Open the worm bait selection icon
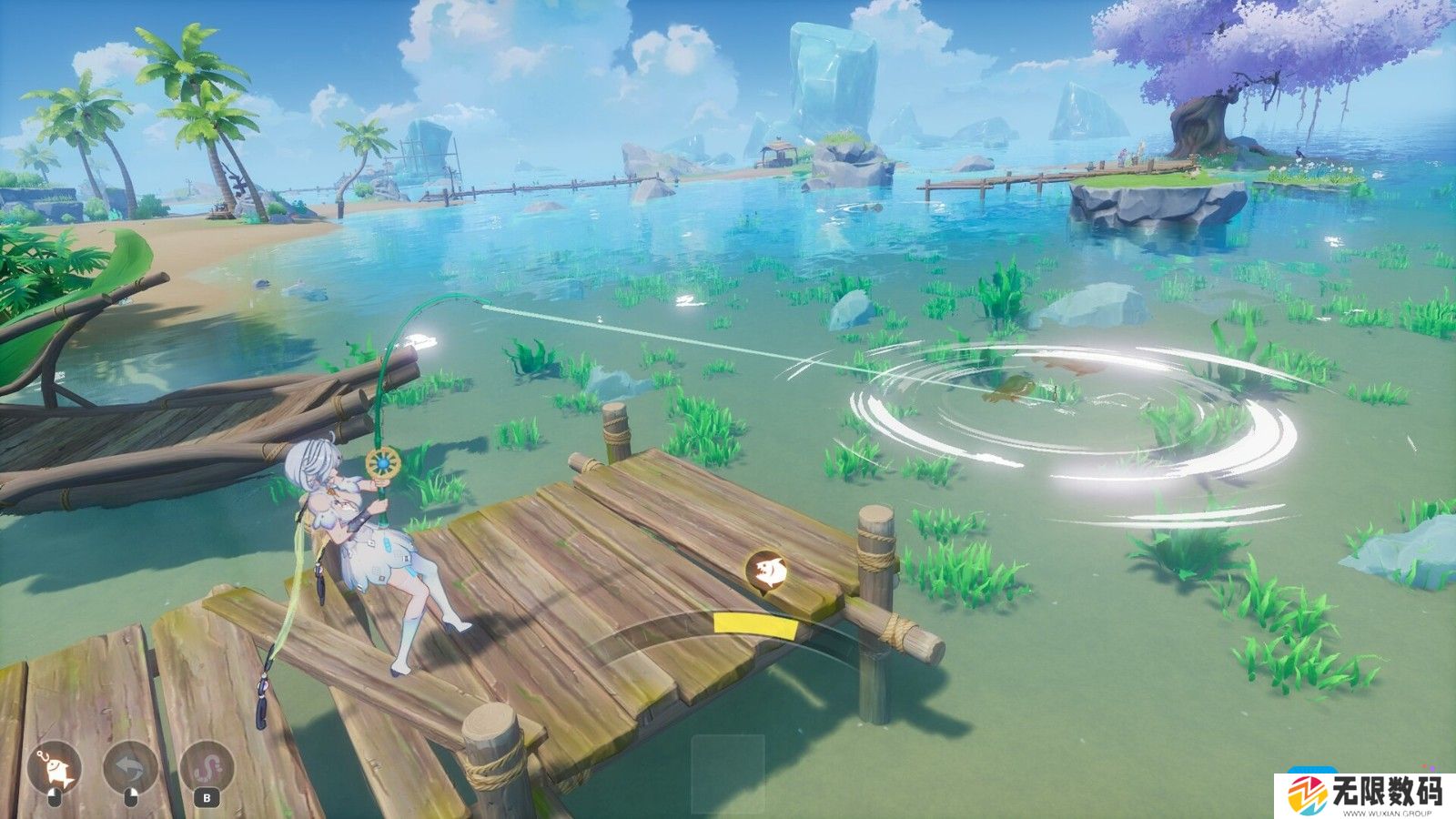The width and height of the screenshot is (1456, 819). (x=207, y=770)
